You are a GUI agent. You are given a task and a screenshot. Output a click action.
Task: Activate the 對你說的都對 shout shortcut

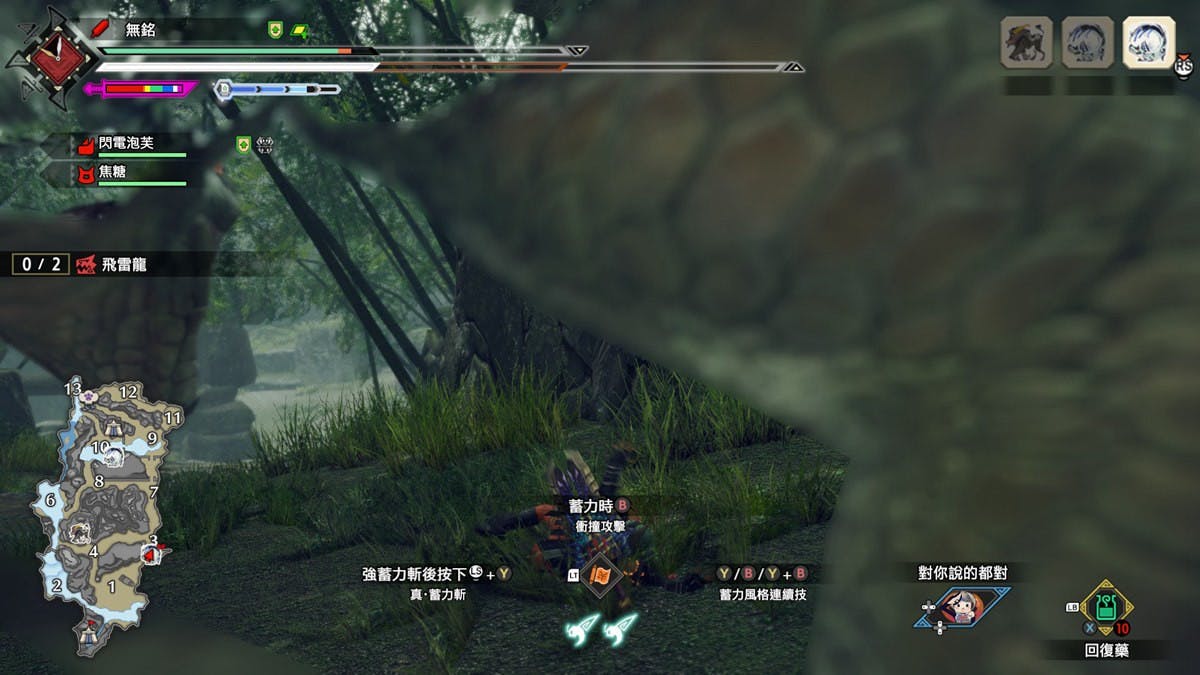coord(960,606)
